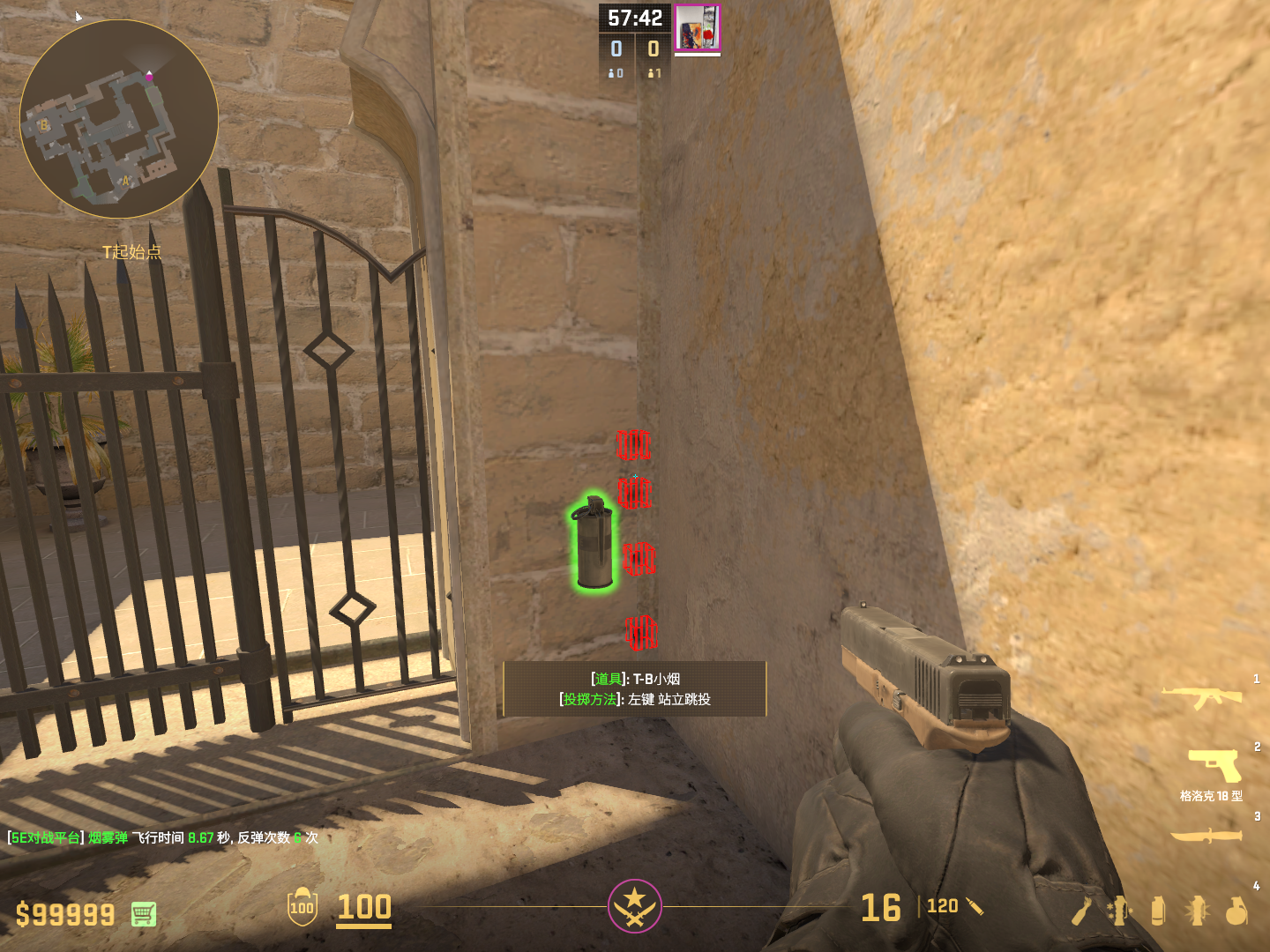
Task: Open the green buy cart icon
Action: tap(144, 914)
